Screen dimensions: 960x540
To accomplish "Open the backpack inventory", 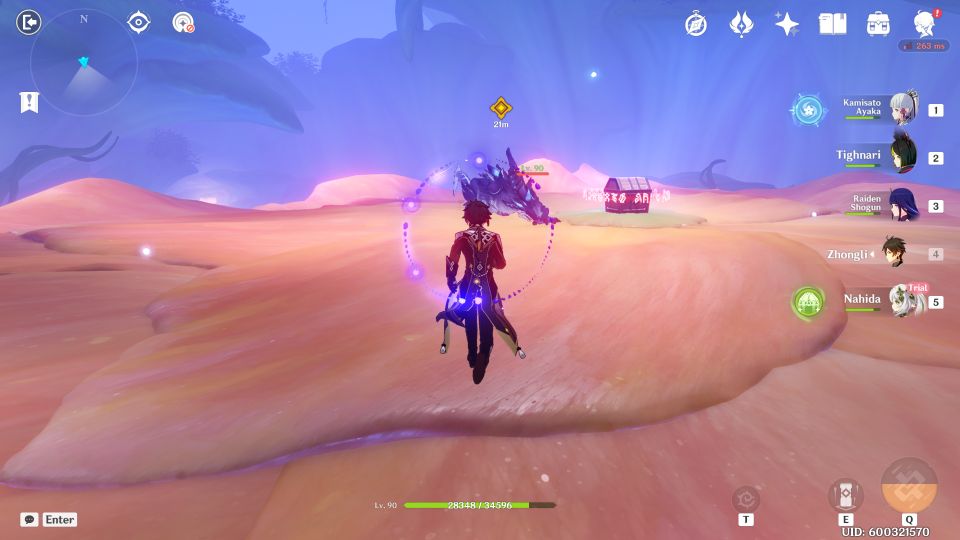I will [x=878, y=24].
